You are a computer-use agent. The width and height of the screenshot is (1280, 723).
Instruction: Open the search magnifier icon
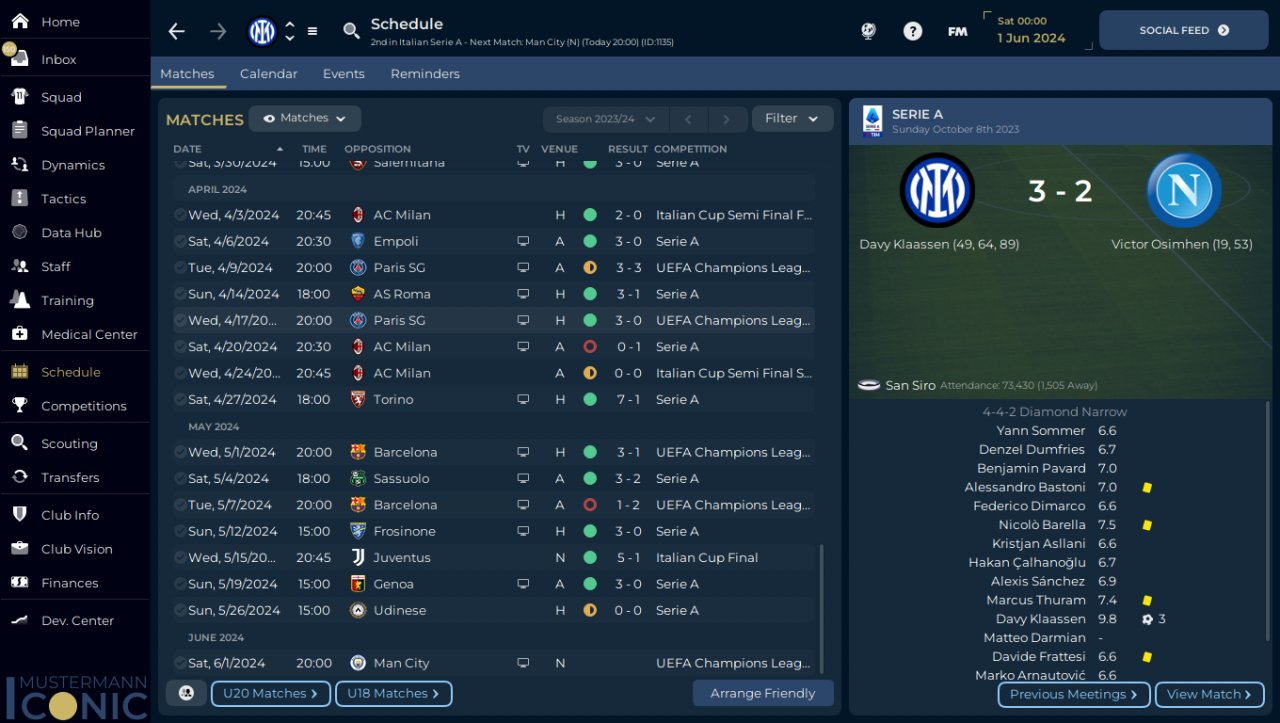pos(351,32)
